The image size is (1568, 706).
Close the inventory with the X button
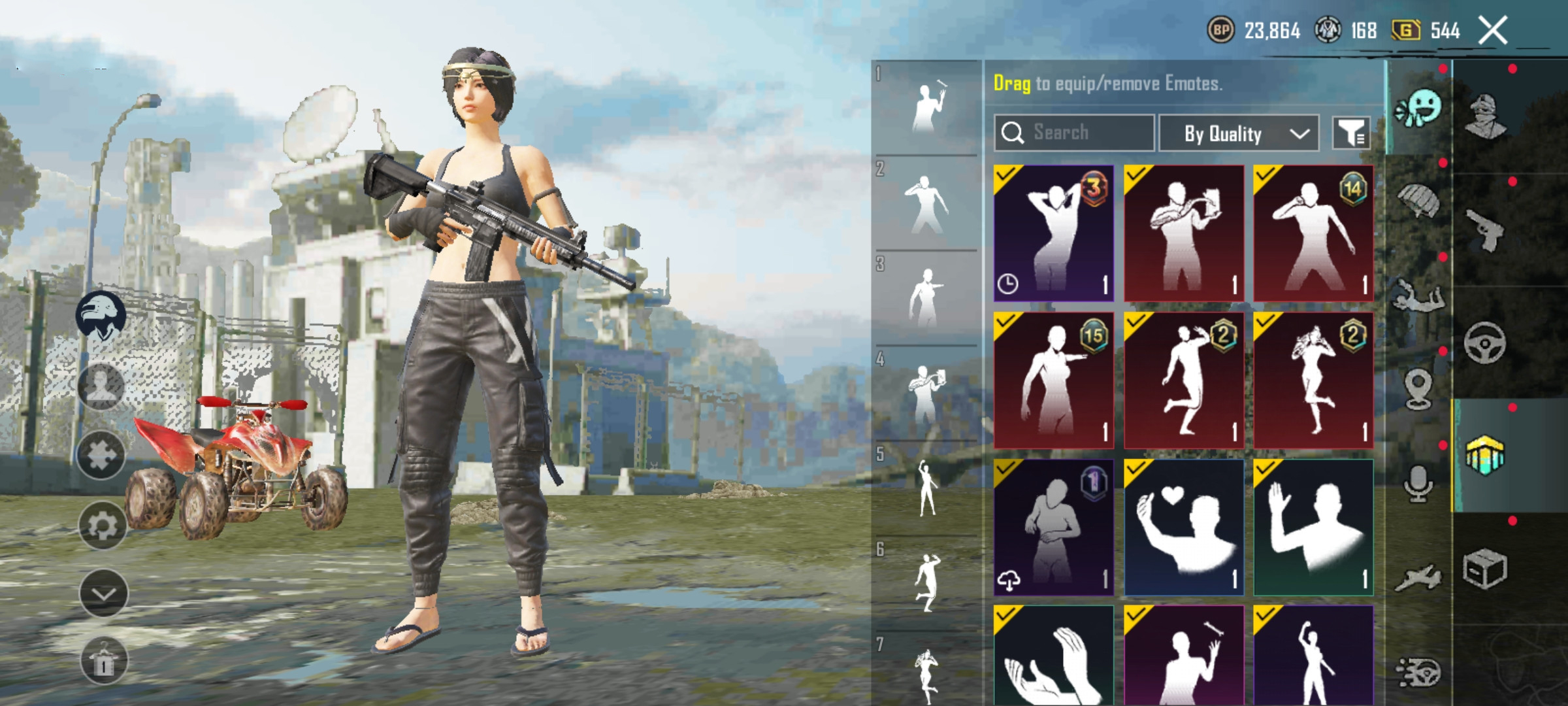(x=1493, y=31)
